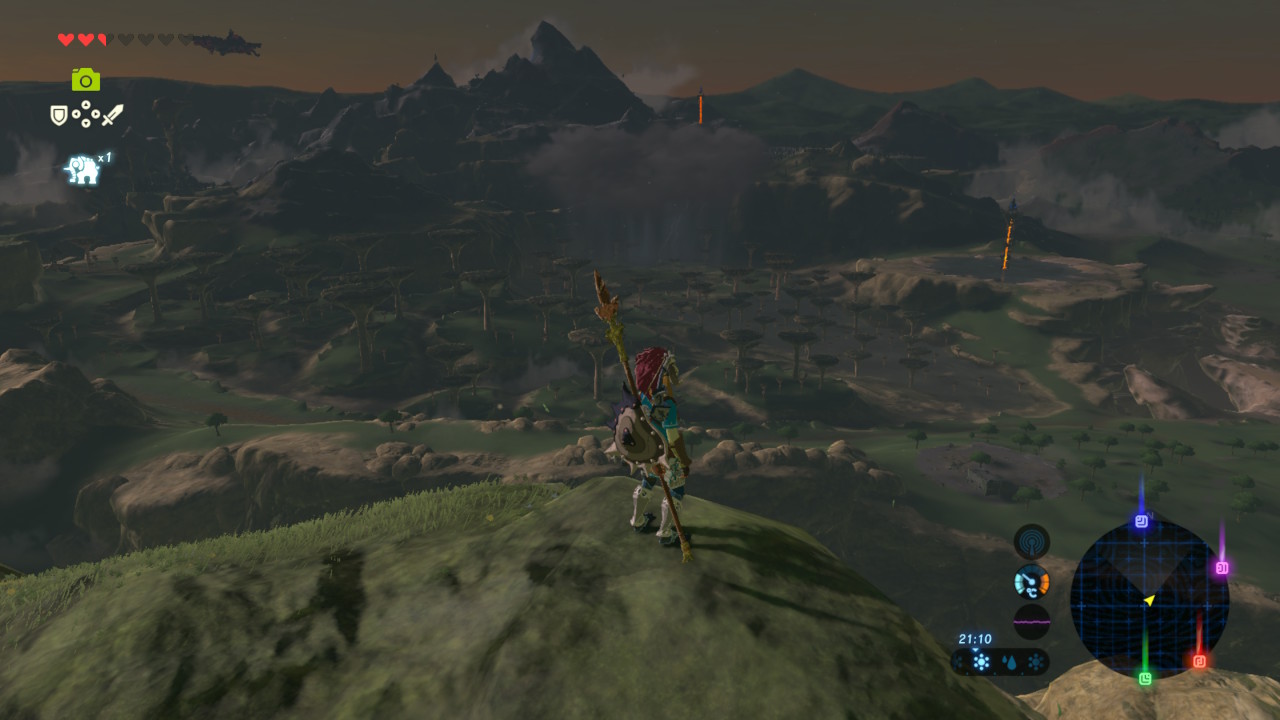Screen dimensions: 1280x720
Task: Open the sword weapon quick-select icon
Action: coord(112,115)
